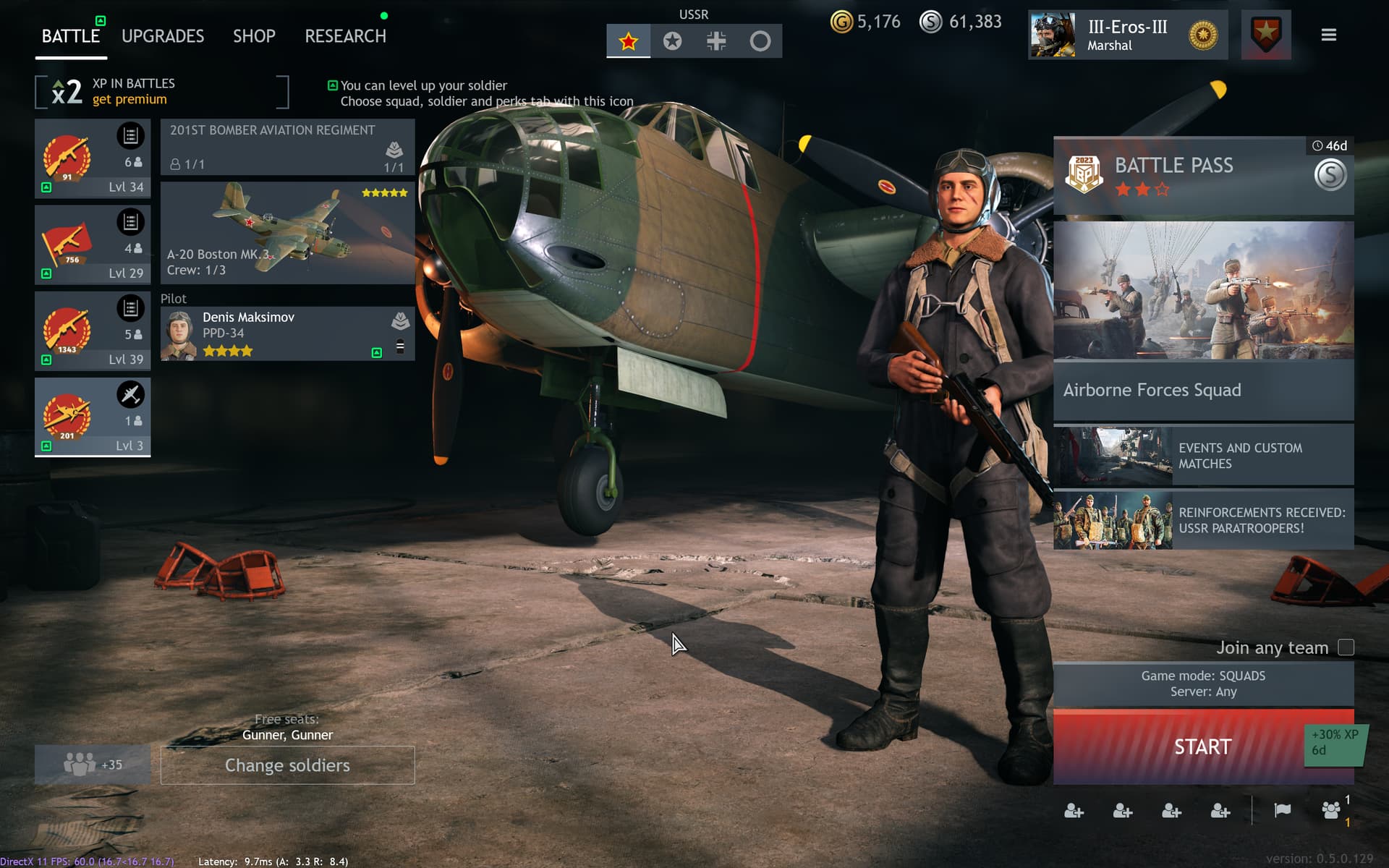
Task: View the Airborne Forces Squad promotion
Action: [x=1202, y=320]
